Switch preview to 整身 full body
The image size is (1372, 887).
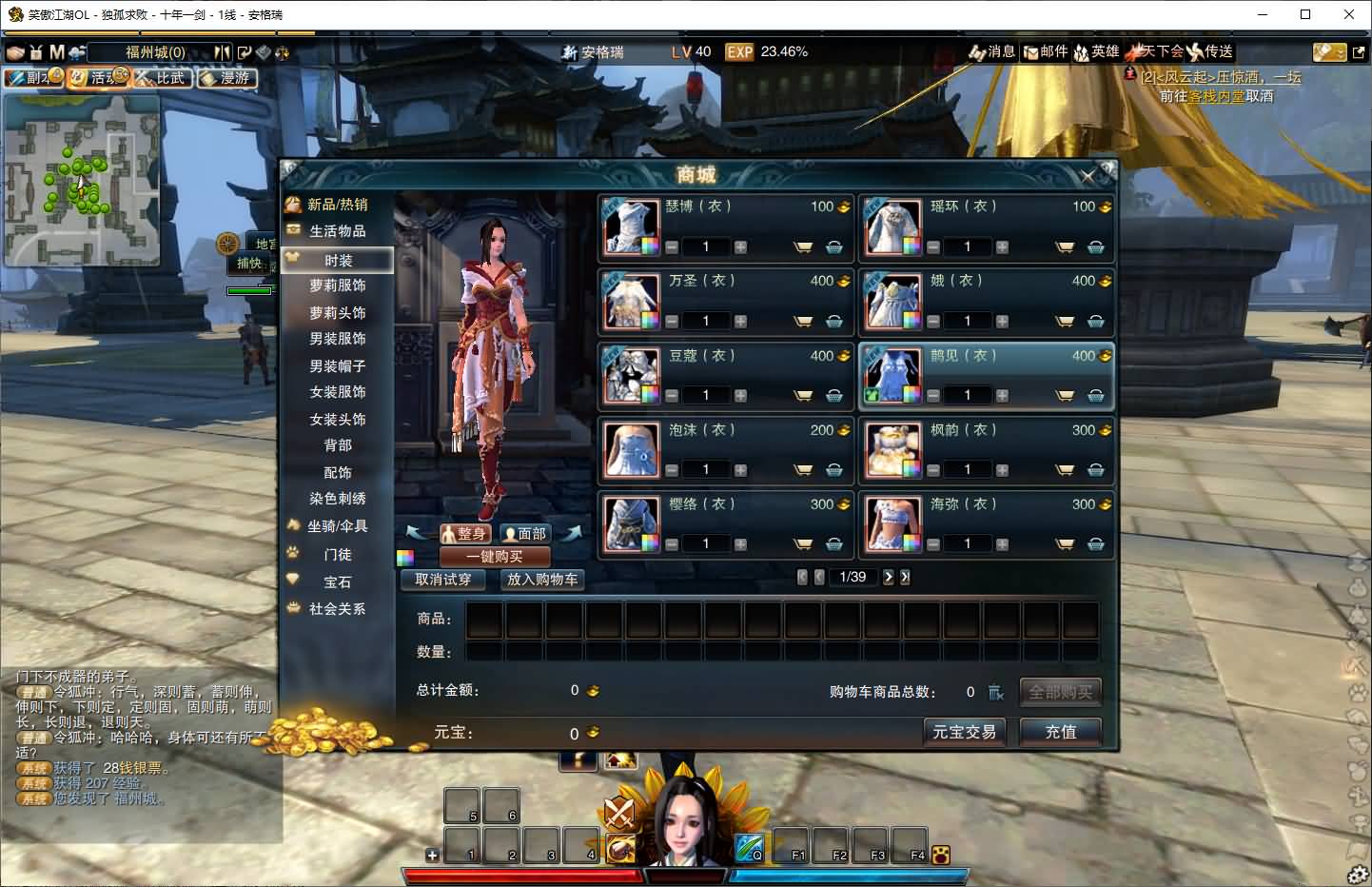pyautogui.click(x=464, y=534)
